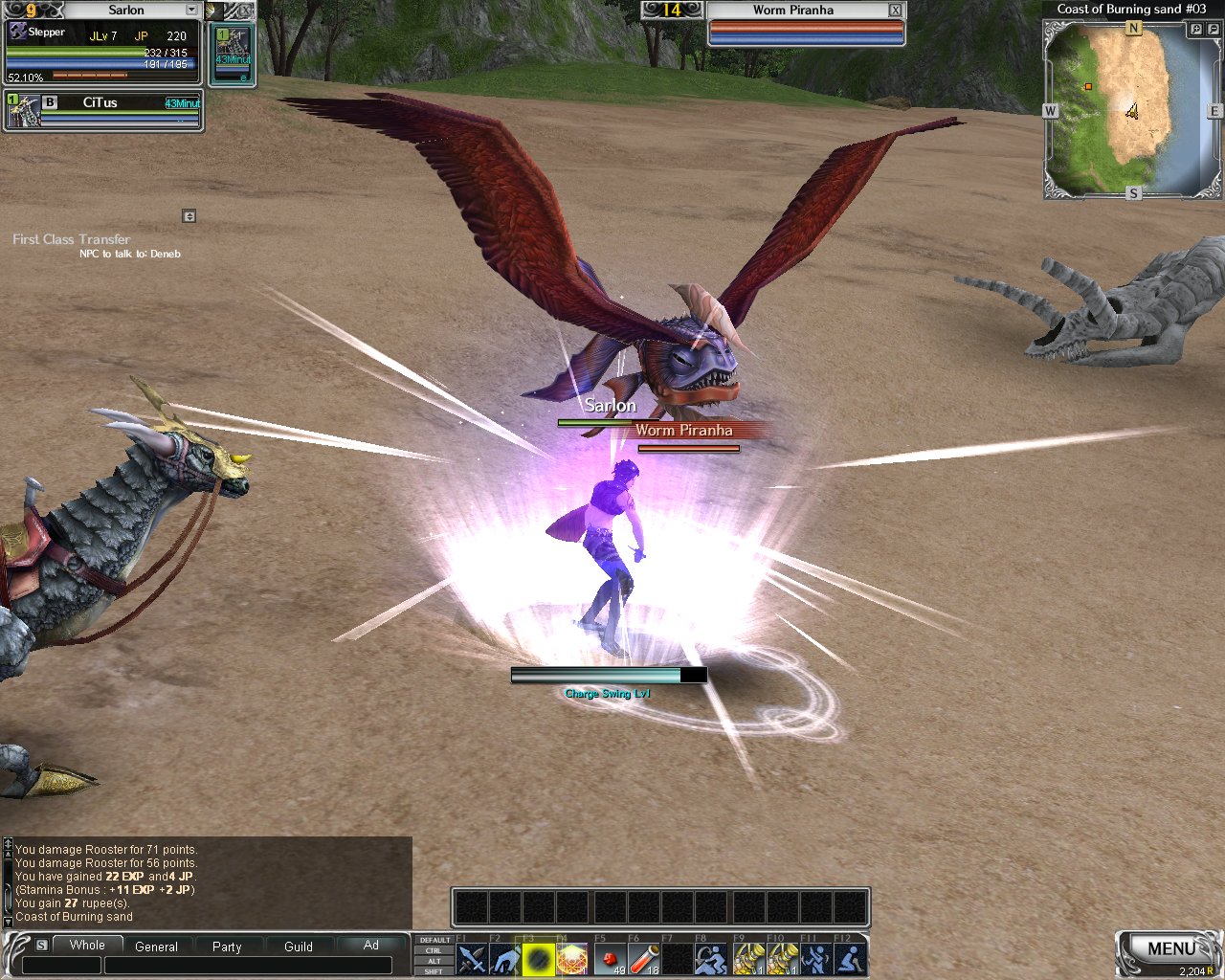Select the CiTus pet portrait
The image size is (1225, 980).
tap(23, 111)
